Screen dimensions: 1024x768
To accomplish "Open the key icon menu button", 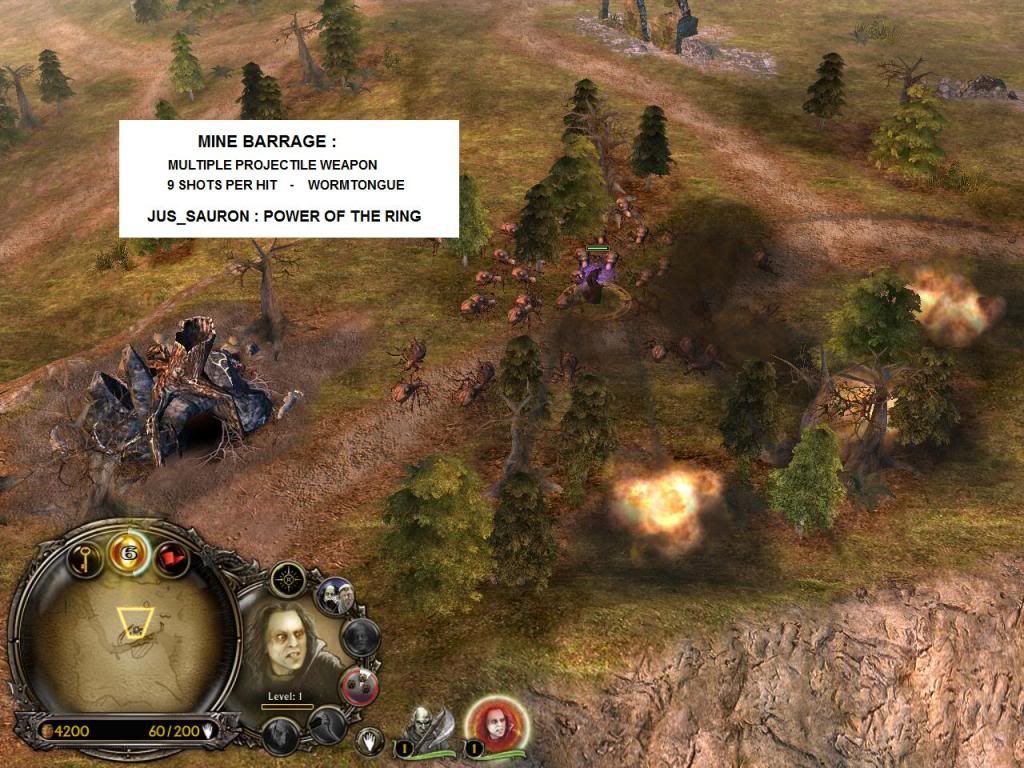I will click(x=86, y=556).
